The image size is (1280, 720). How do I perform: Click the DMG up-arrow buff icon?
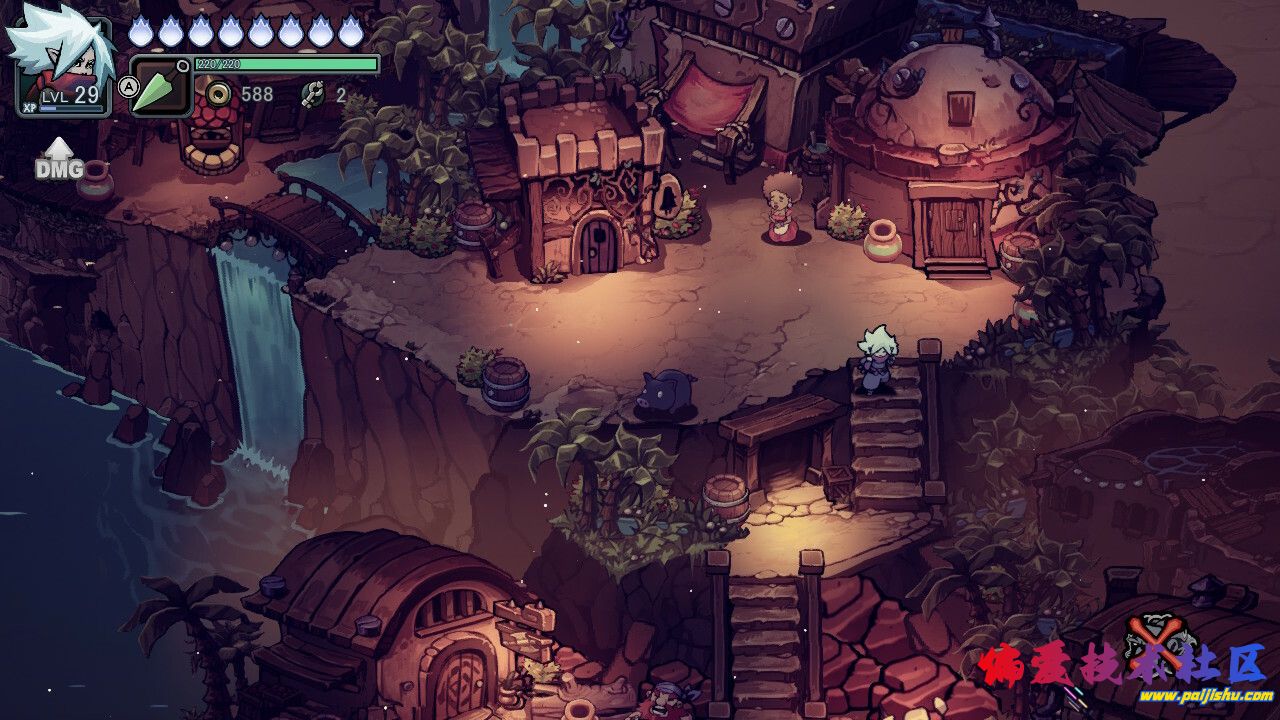59,160
